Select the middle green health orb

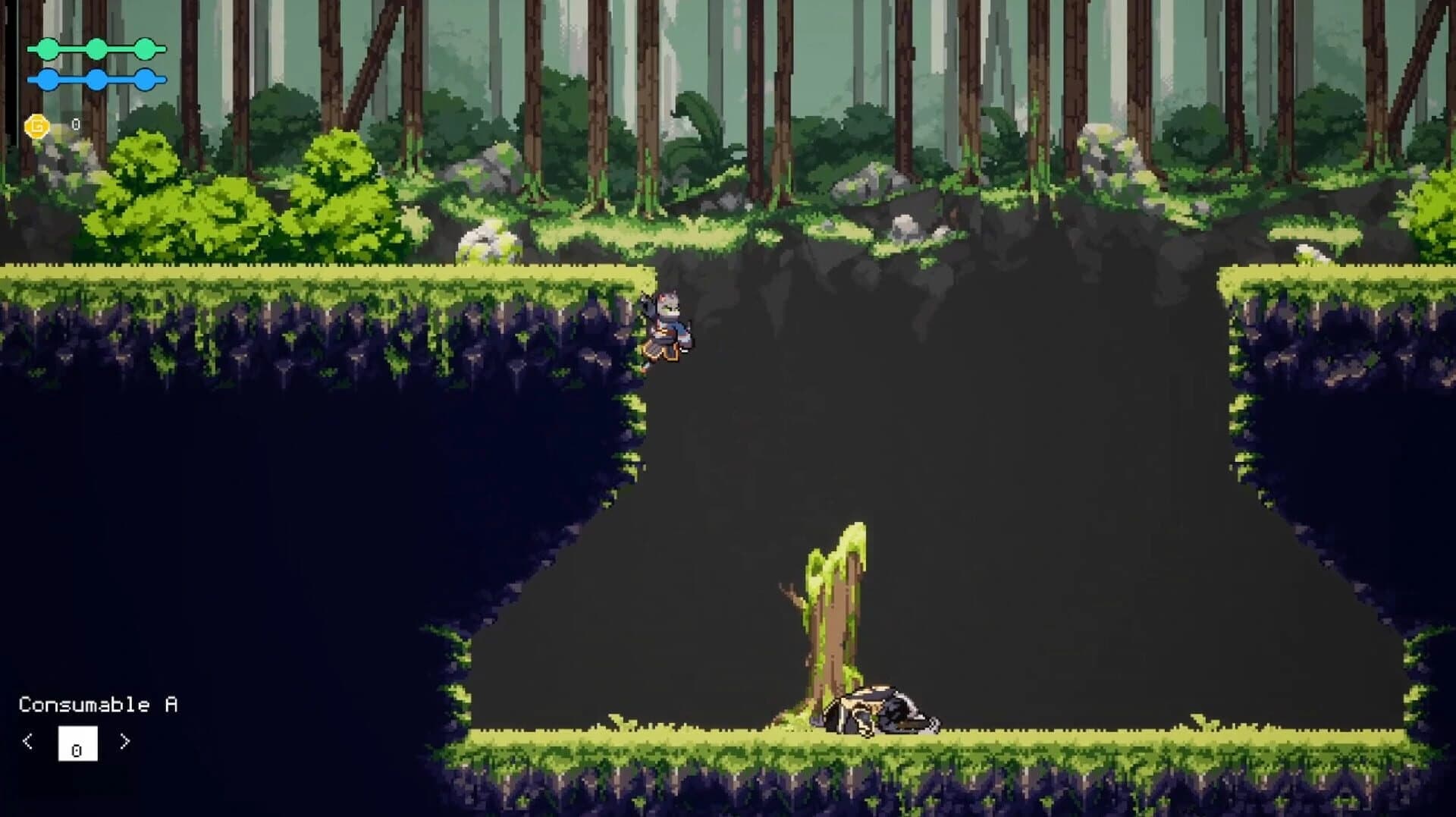(x=96, y=49)
